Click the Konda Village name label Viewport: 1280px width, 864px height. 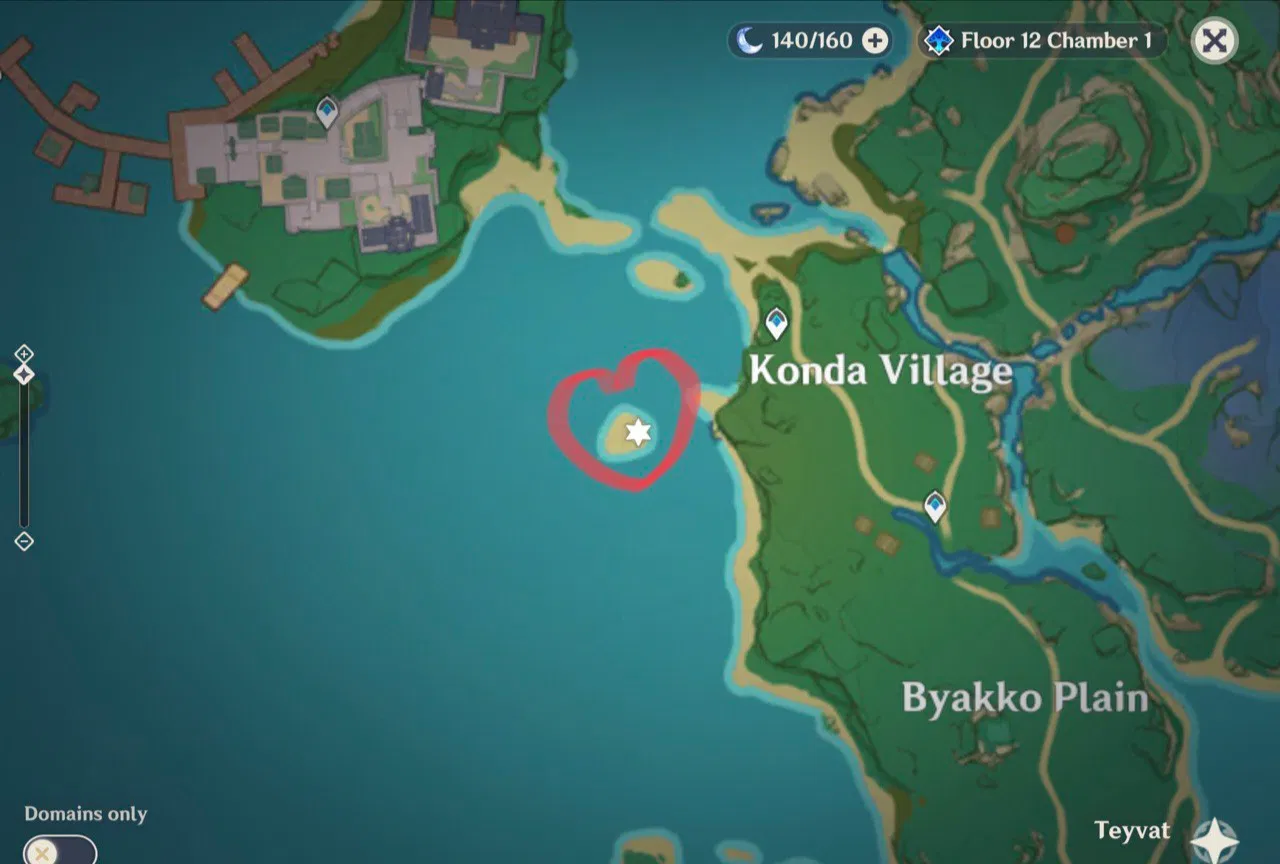pos(879,371)
